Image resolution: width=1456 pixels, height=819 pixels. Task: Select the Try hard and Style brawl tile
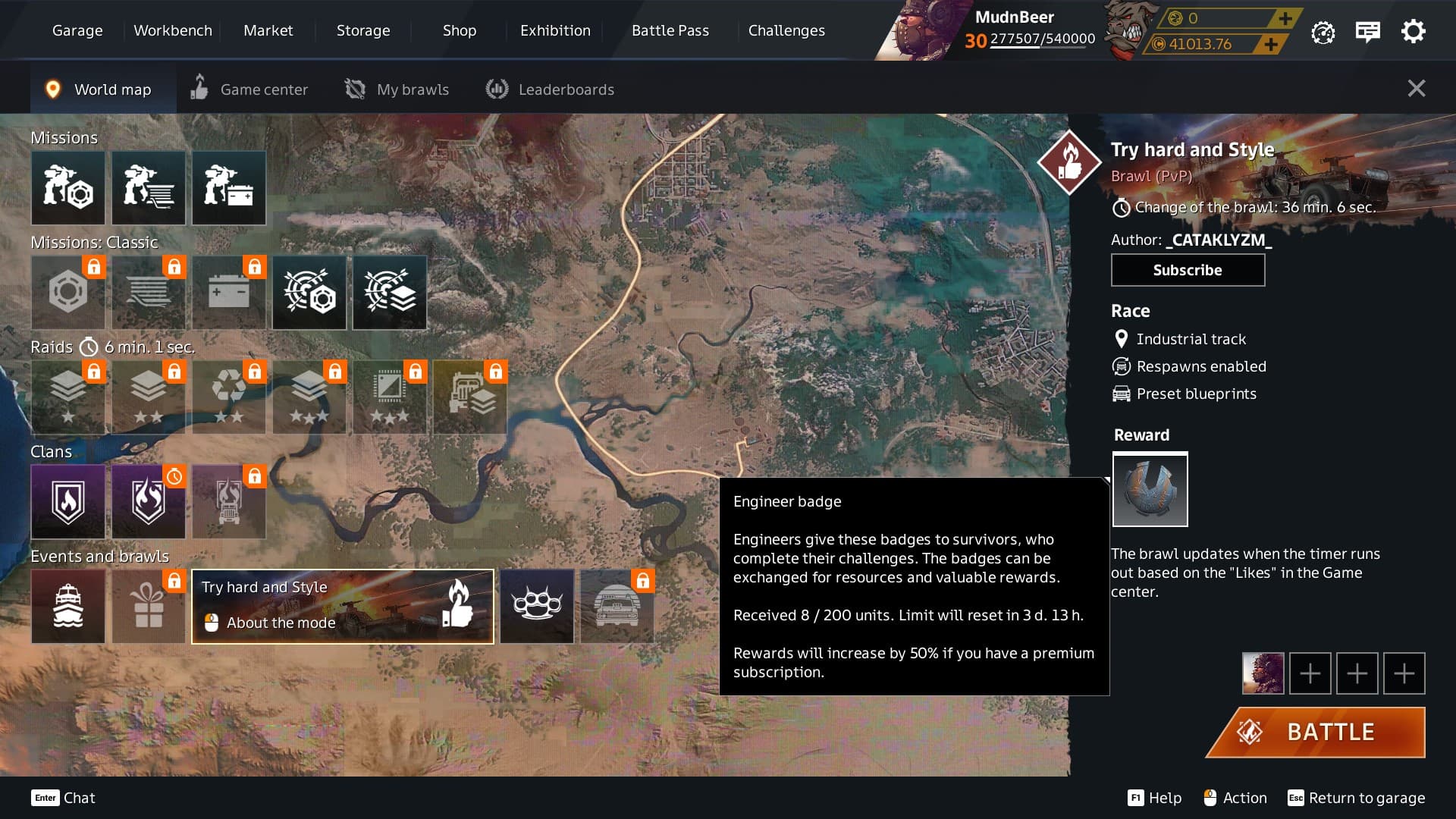pos(343,607)
